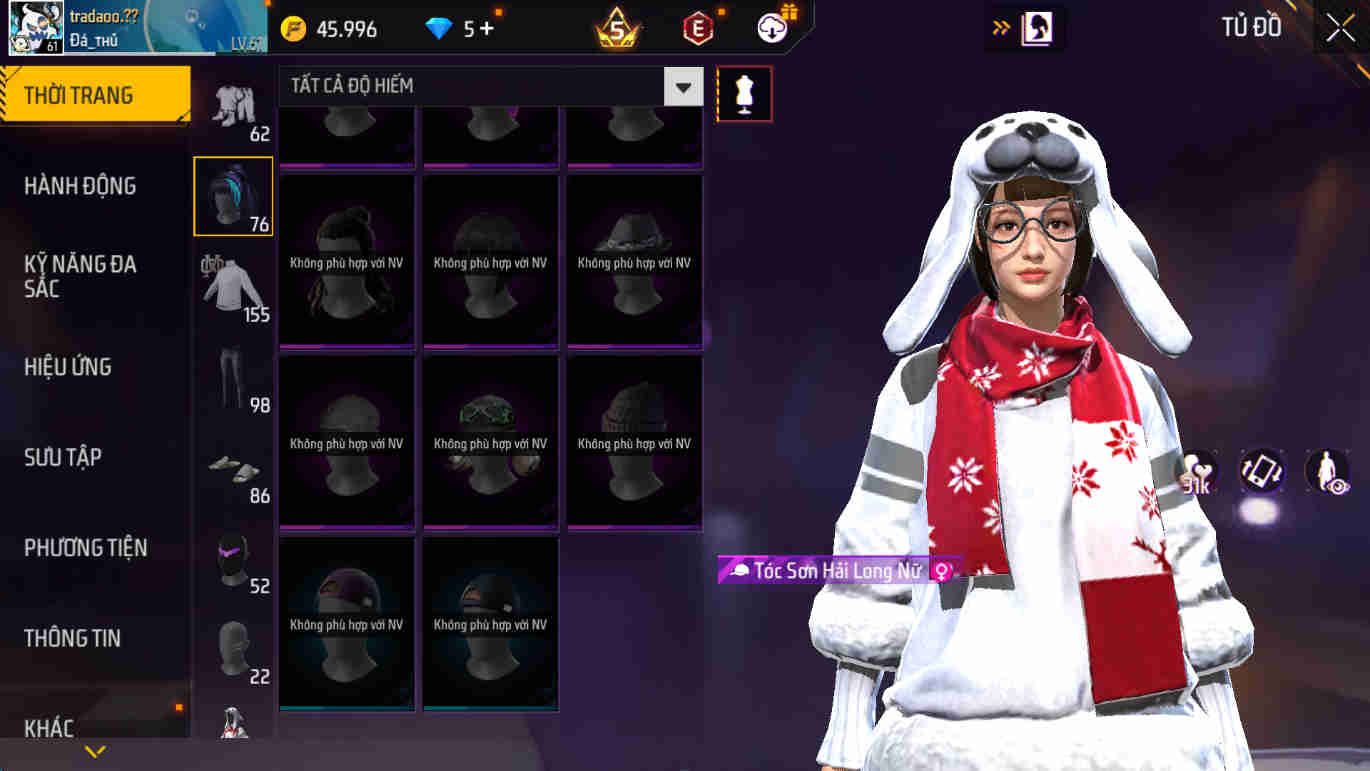Image resolution: width=1370 pixels, height=771 pixels.
Task: Tap the phone rotate sharing icon
Action: point(1261,471)
